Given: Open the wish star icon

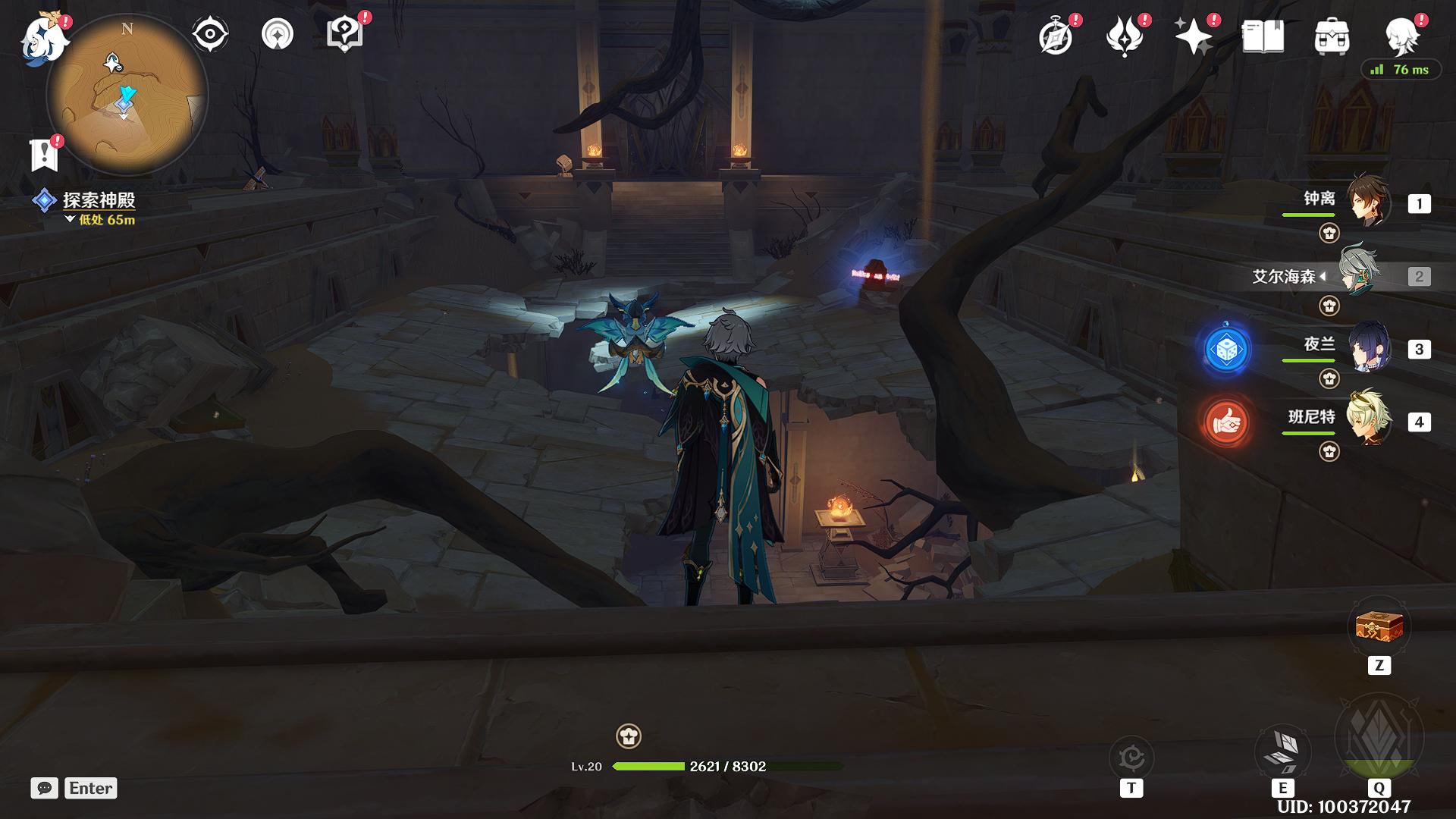Looking at the screenshot, I should point(1193,36).
